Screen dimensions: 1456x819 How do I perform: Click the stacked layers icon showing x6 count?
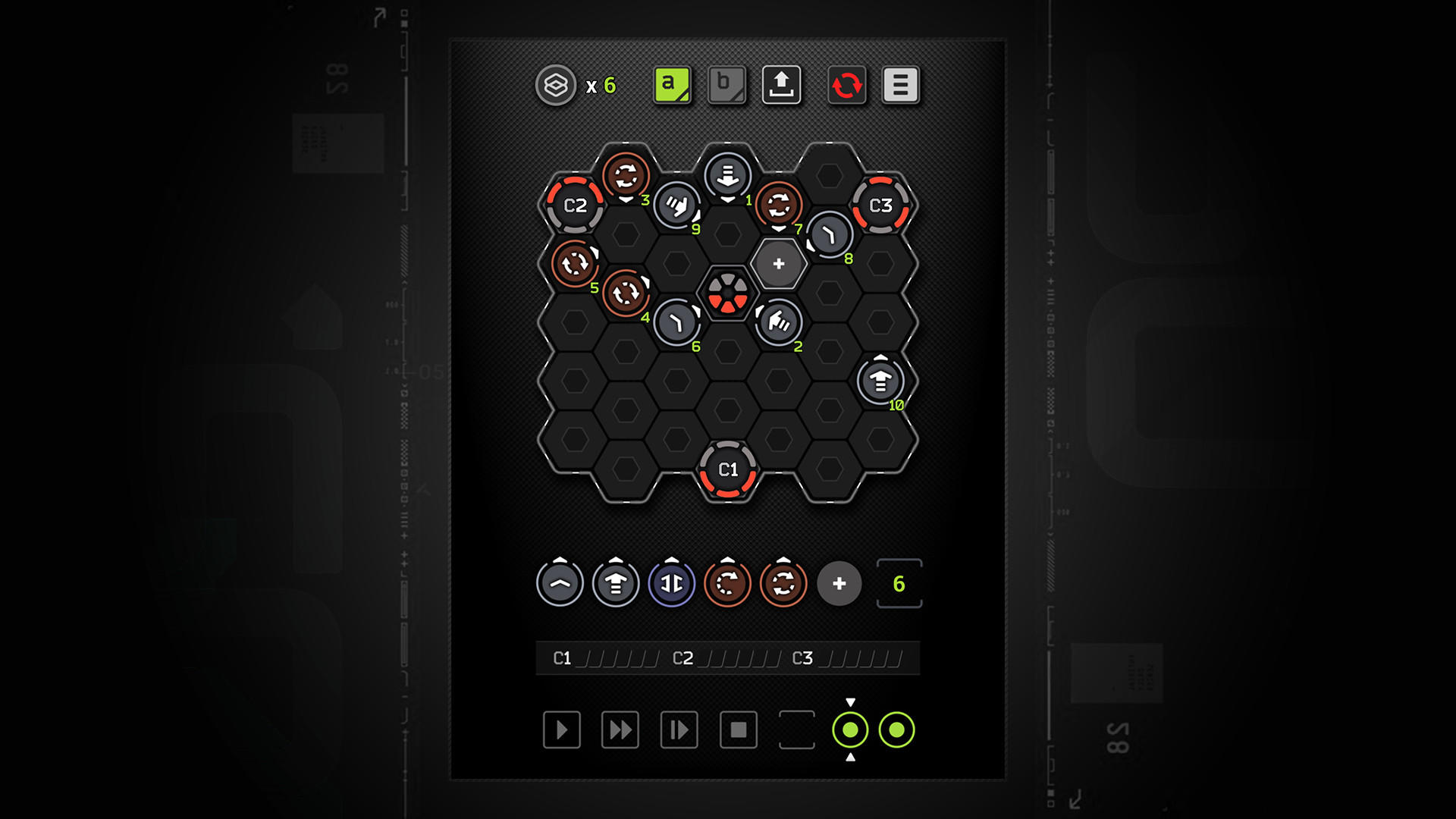(x=556, y=86)
